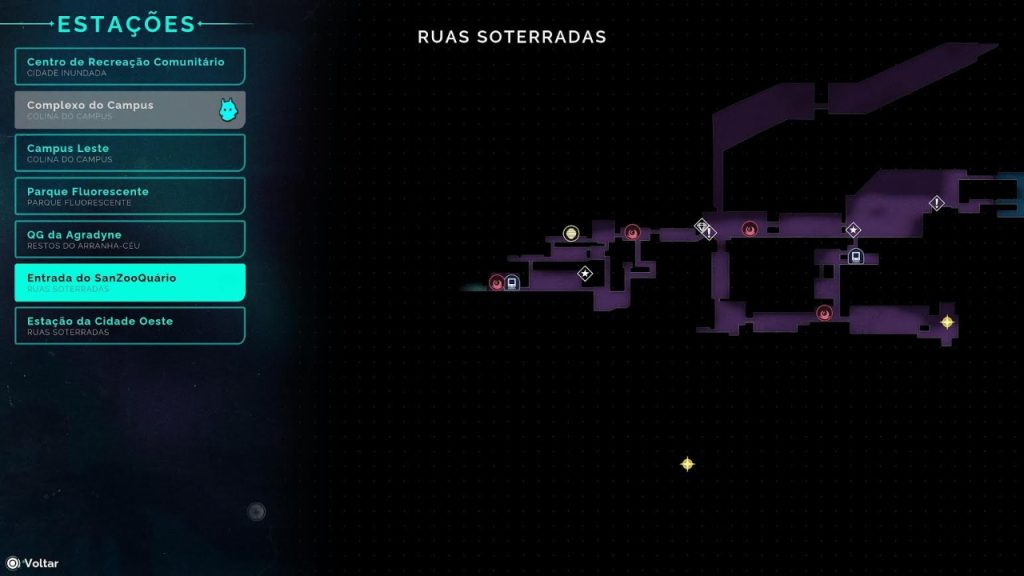Select Campus Leste station entry

(x=130, y=152)
